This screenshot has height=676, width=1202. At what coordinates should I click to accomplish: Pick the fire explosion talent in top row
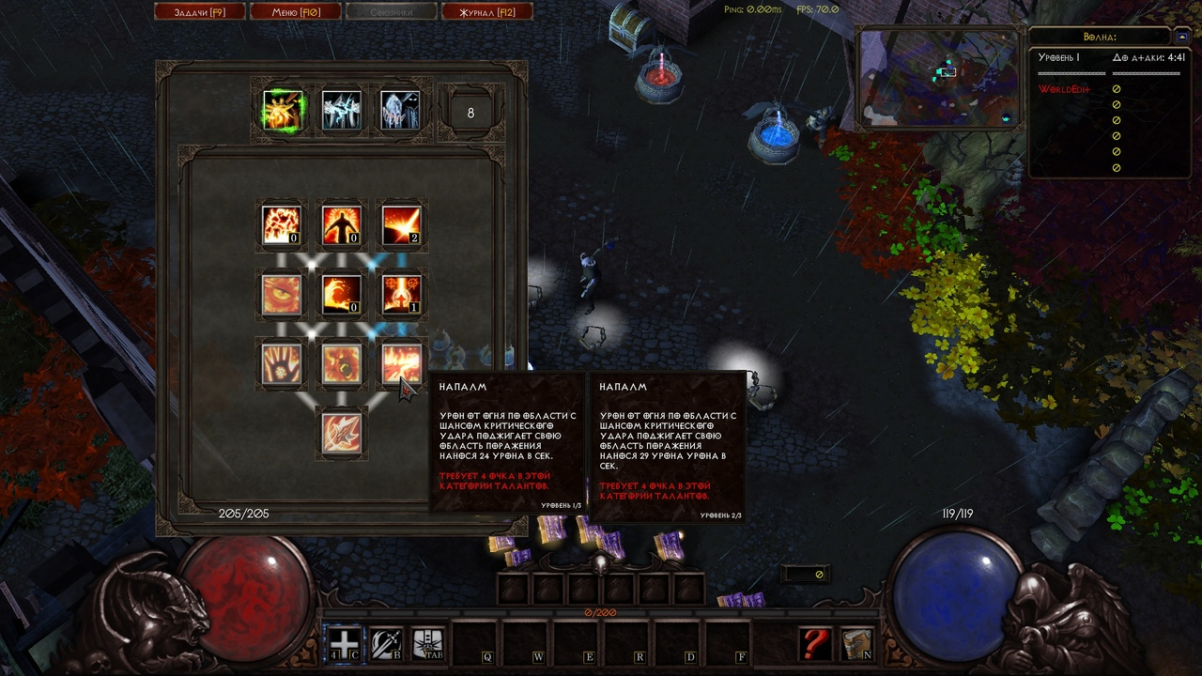pyautogui.click(x=282, y=226)
